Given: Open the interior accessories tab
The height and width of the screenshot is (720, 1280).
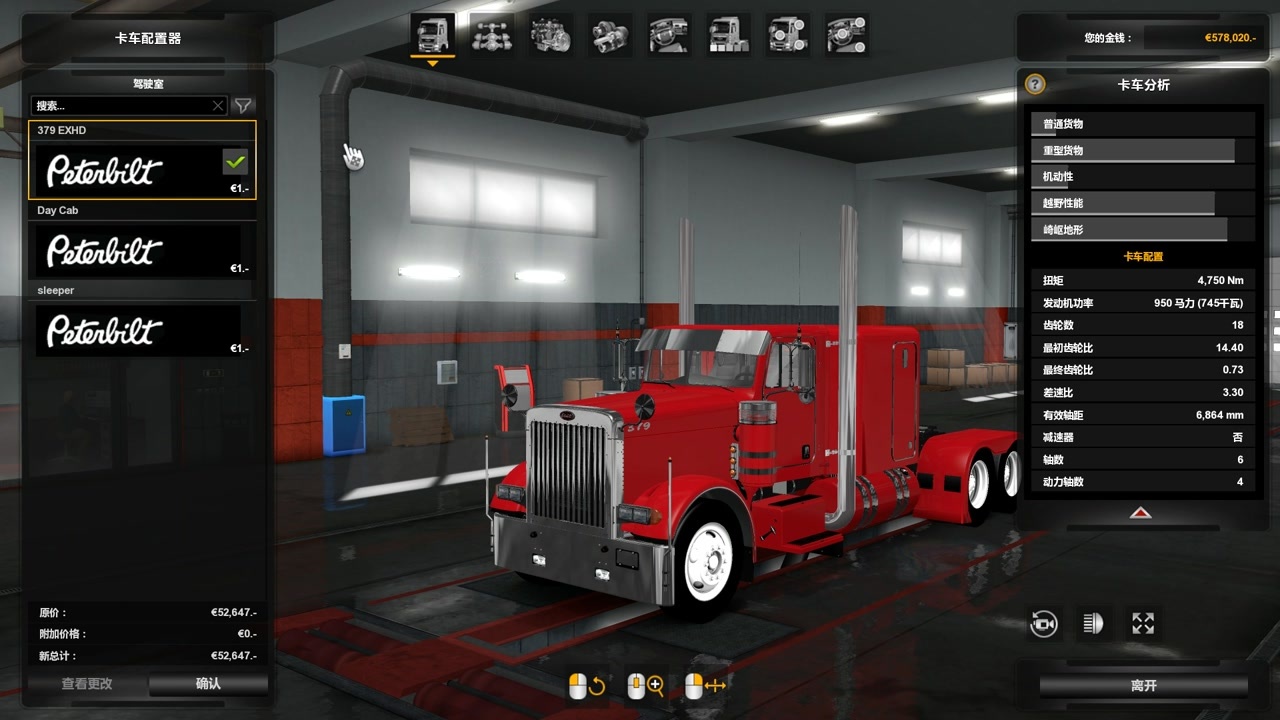Looking at the screenshot, I should (x=846, y=36).
